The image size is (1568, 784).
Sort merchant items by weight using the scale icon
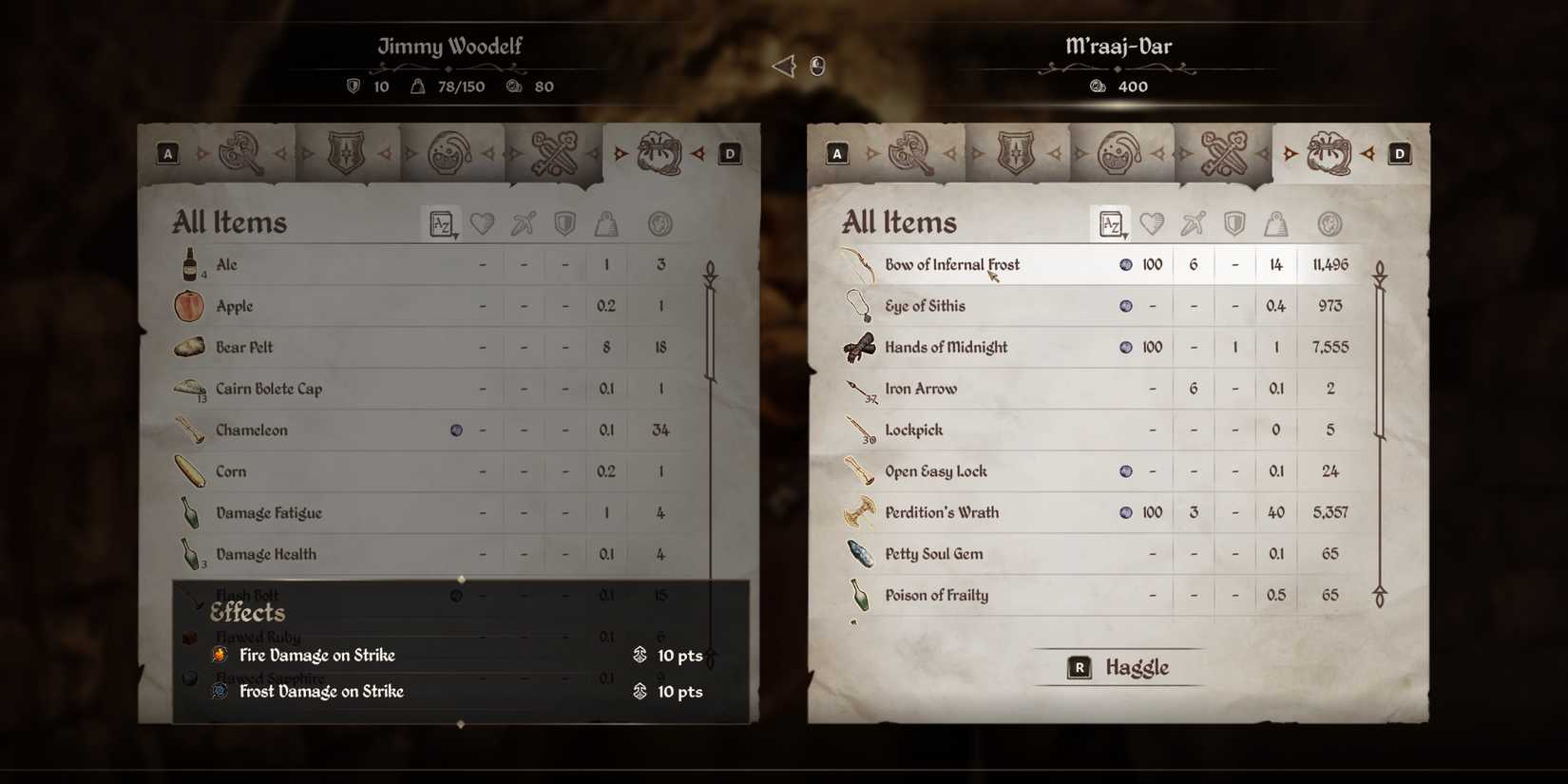1276,222
